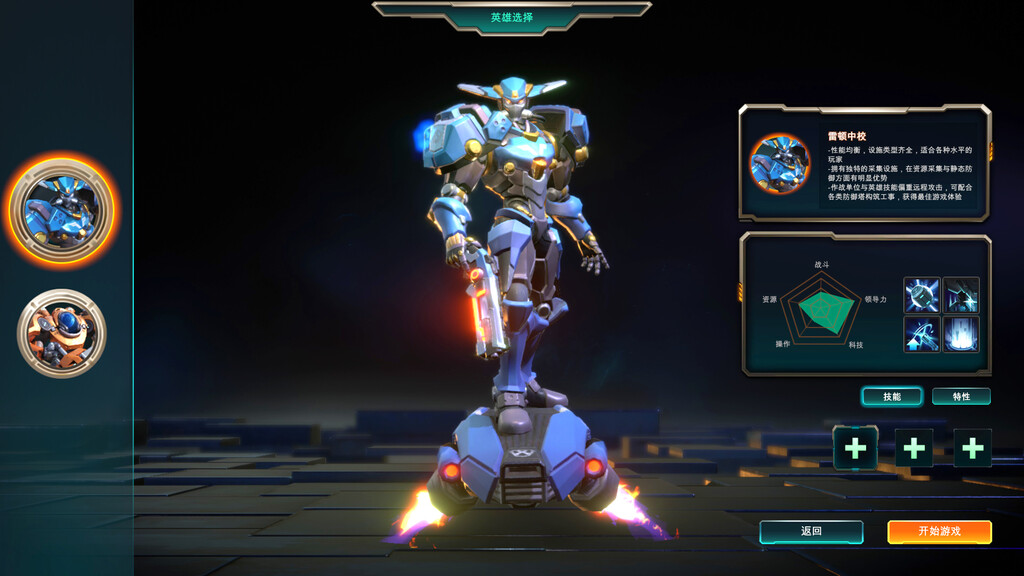Switch to the 技能 skills tab

[x=892, y=397]
